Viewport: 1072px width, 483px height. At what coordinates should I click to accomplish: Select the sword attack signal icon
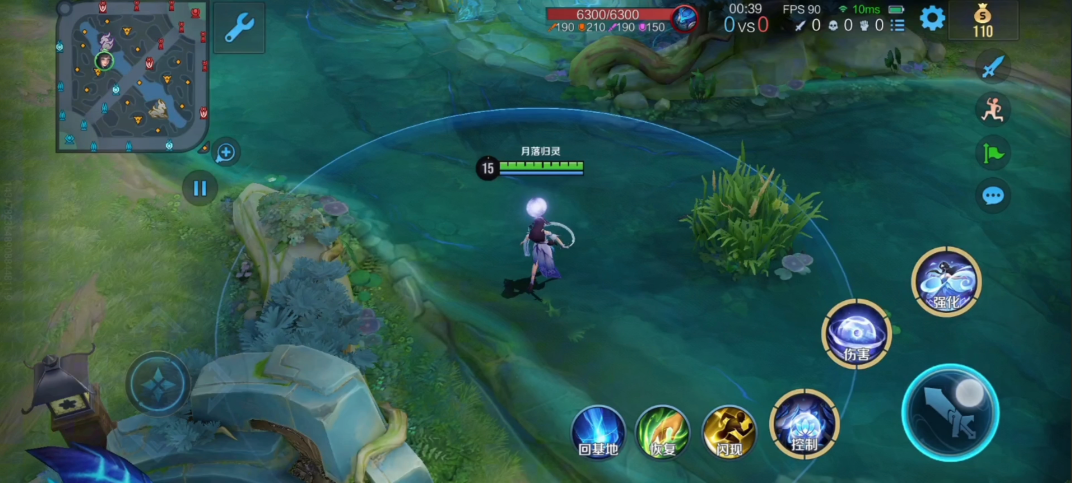992,67
